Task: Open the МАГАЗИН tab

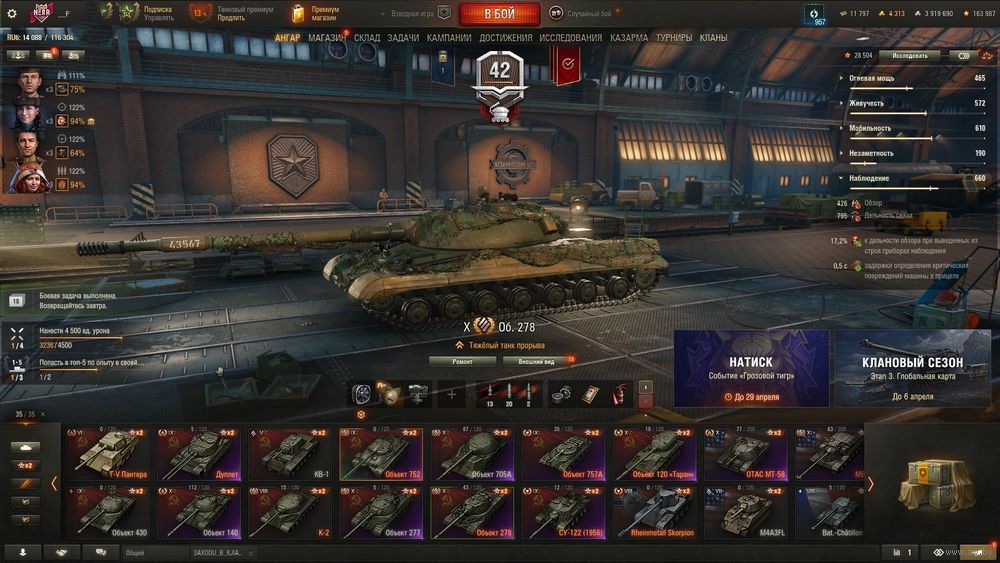Action: point(327,37)
